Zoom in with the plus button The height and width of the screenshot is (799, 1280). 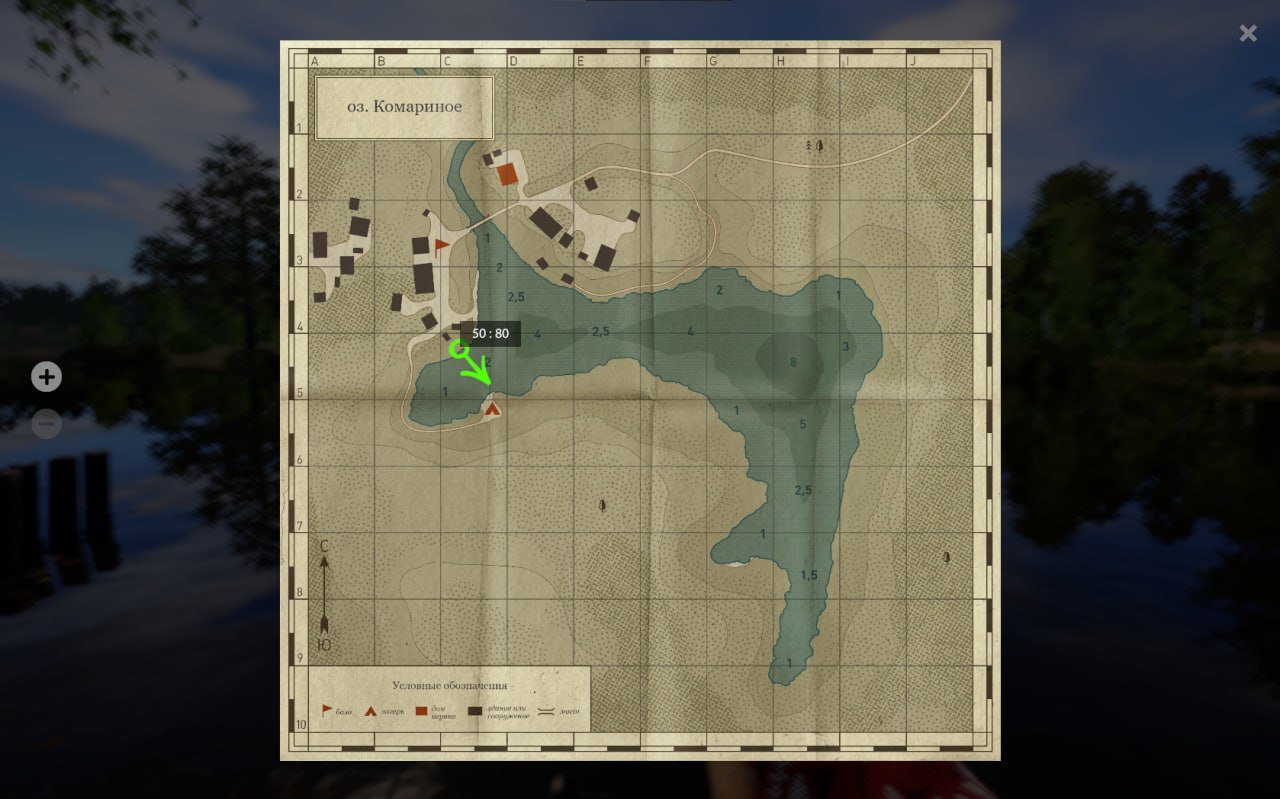(46, 377)
